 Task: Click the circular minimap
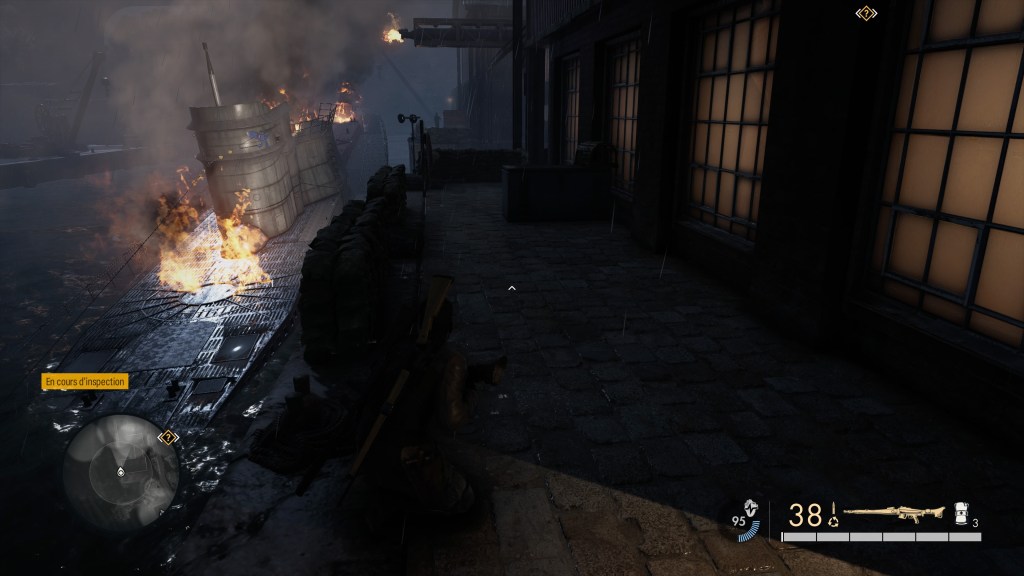120,469
